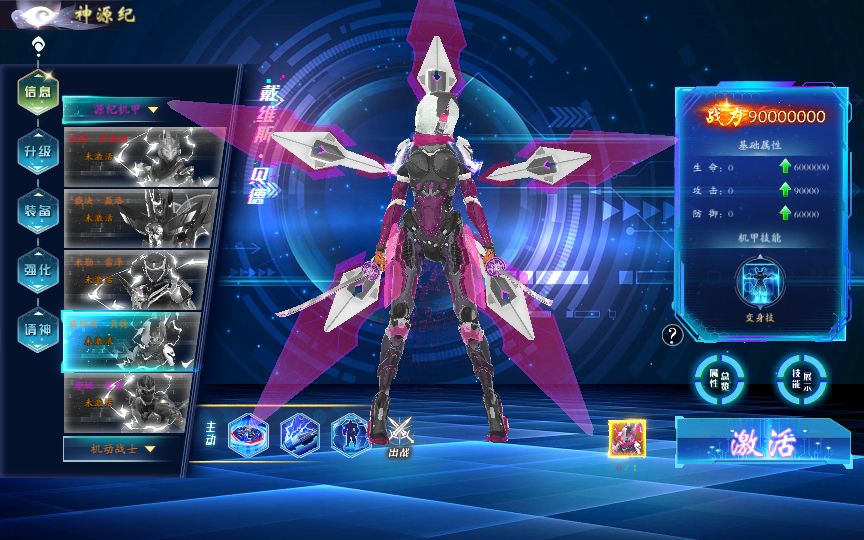Switch to the 装备 equipment tab
The width and height of the screenshot is (864, 540).
pos(37,210)
